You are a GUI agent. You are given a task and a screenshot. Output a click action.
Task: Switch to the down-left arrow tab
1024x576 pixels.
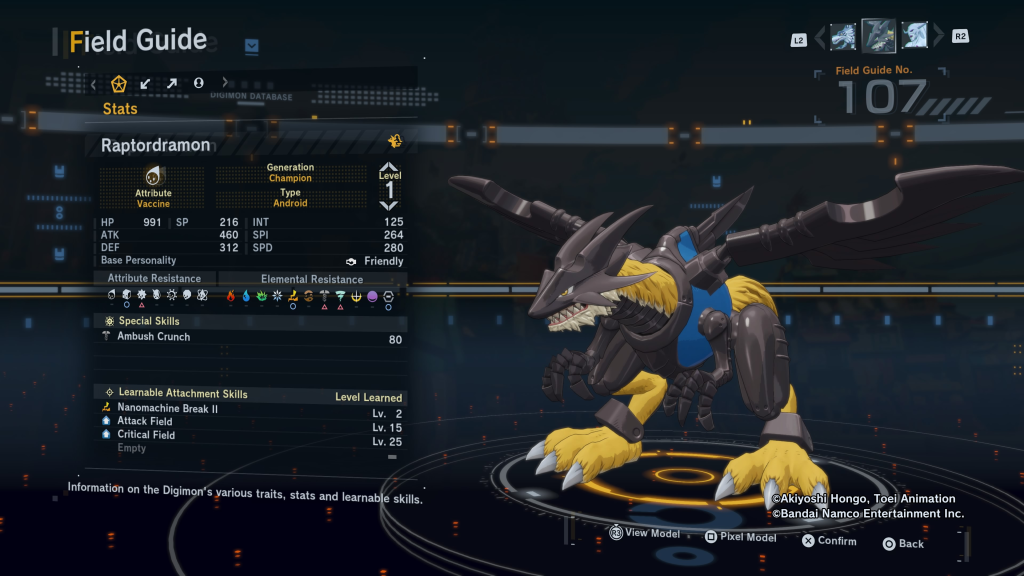point(146,83)
